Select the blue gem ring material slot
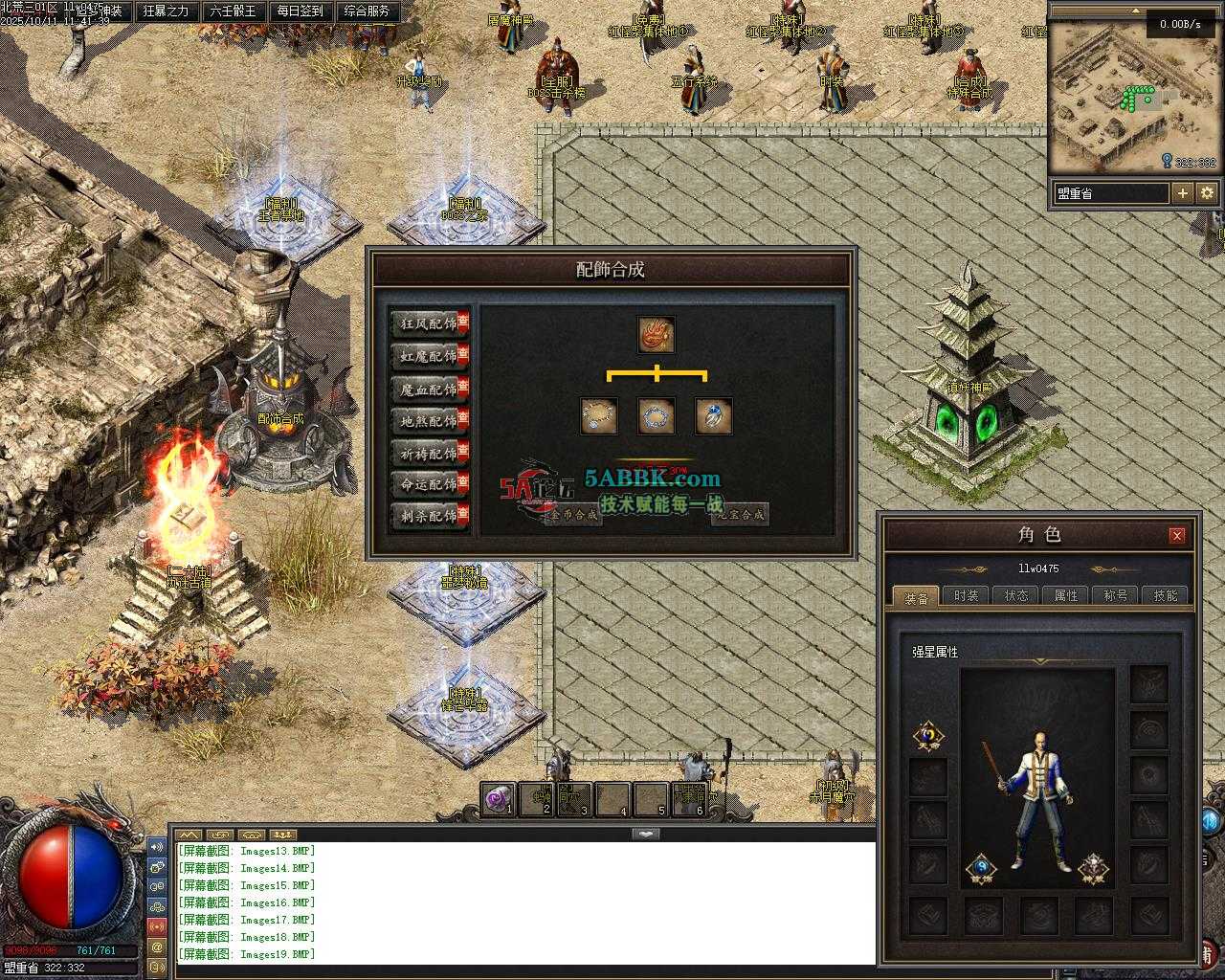This screenshot has width=1225, height=980. tap(713, 416)
